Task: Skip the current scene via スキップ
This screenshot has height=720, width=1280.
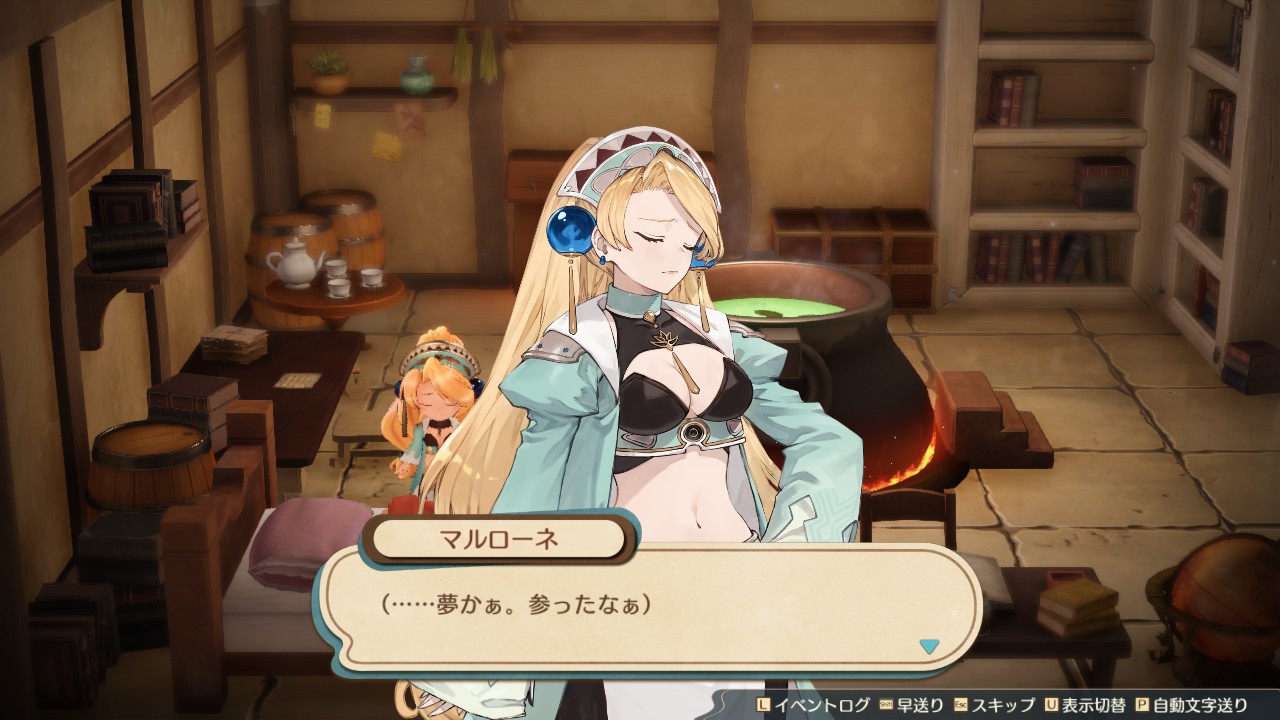Action: click(x=1003, y=704)
